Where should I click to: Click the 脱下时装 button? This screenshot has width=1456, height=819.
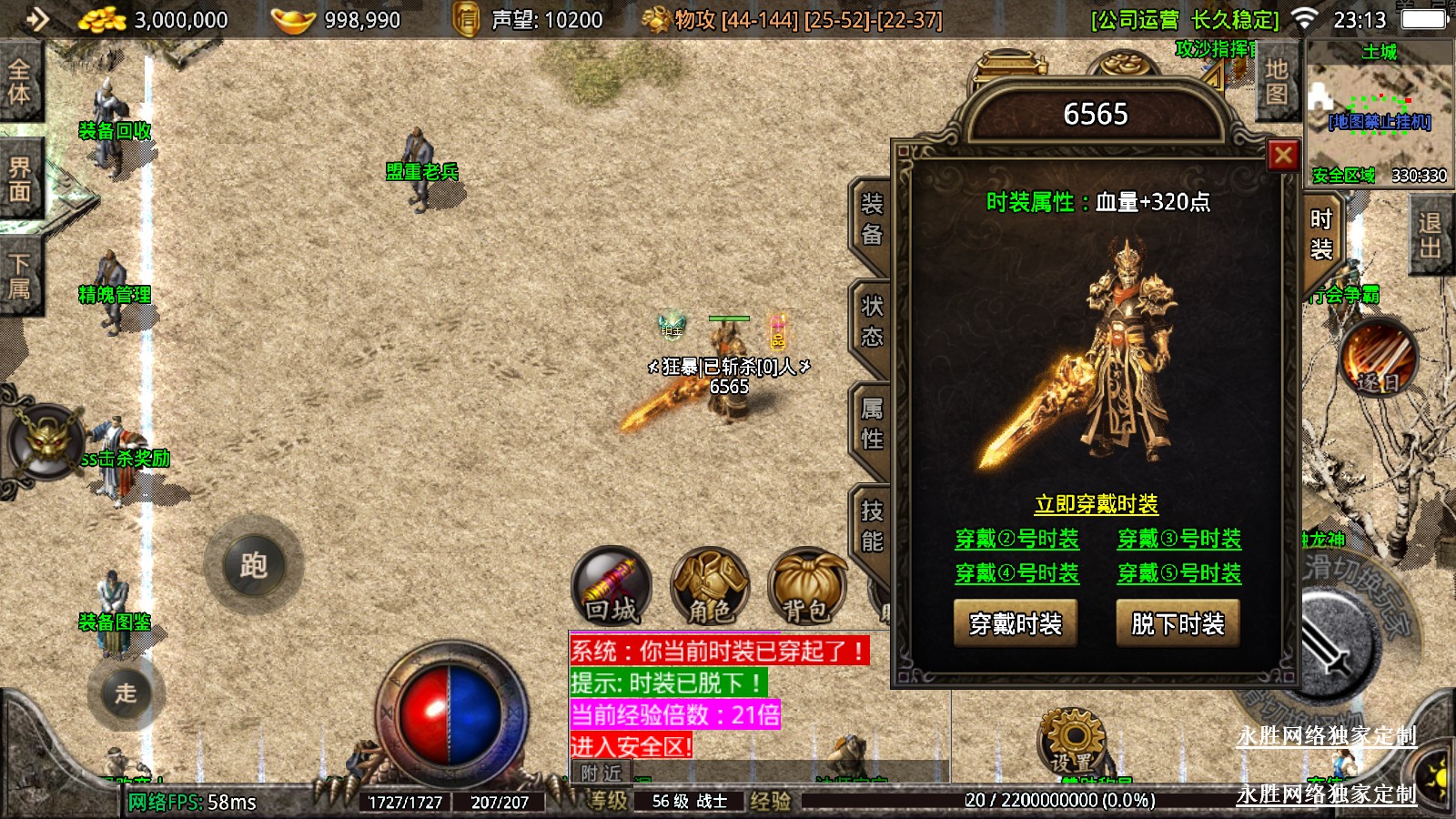[x=1178, y=624]
